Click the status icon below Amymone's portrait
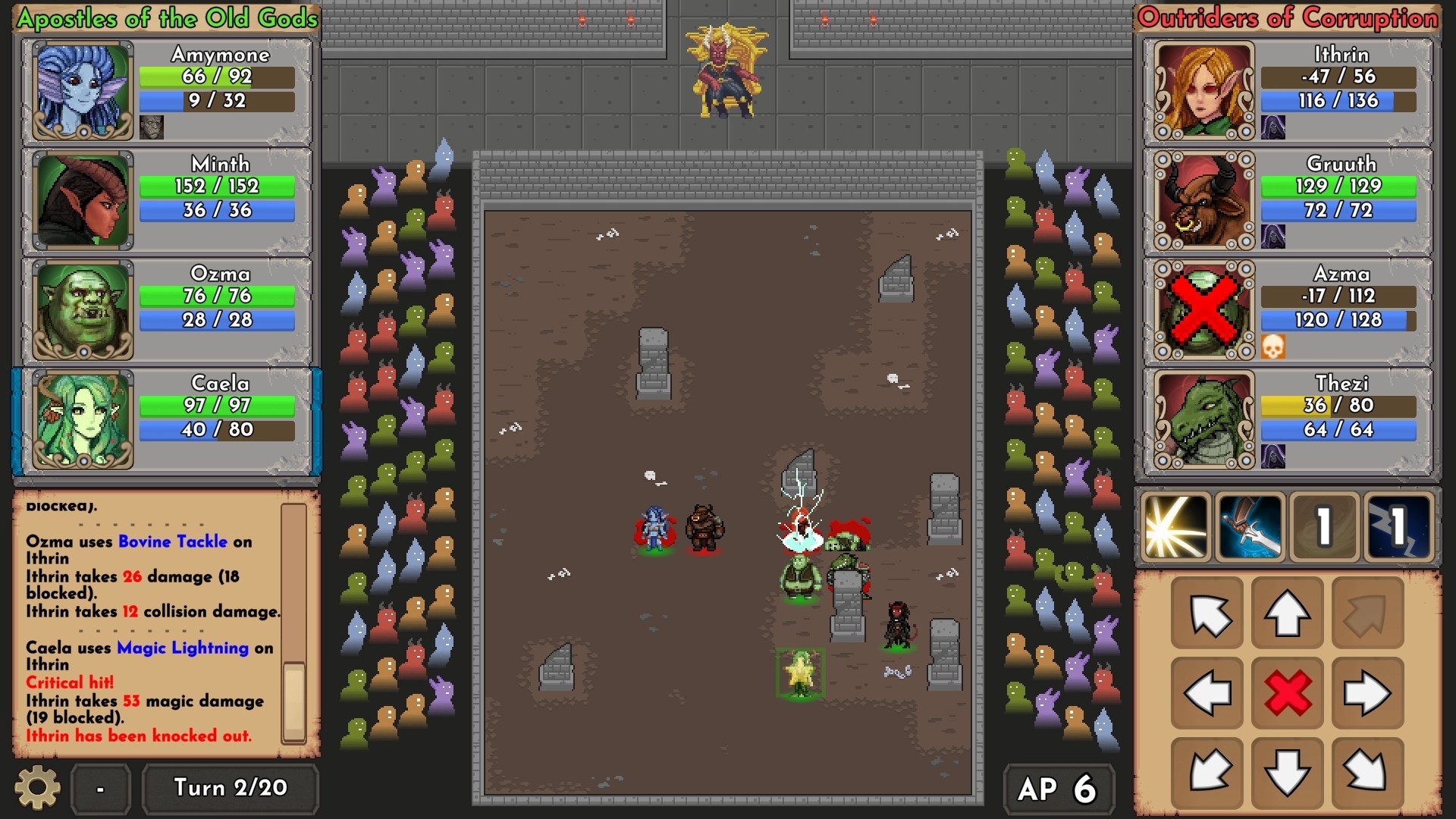 coord(150,127)
